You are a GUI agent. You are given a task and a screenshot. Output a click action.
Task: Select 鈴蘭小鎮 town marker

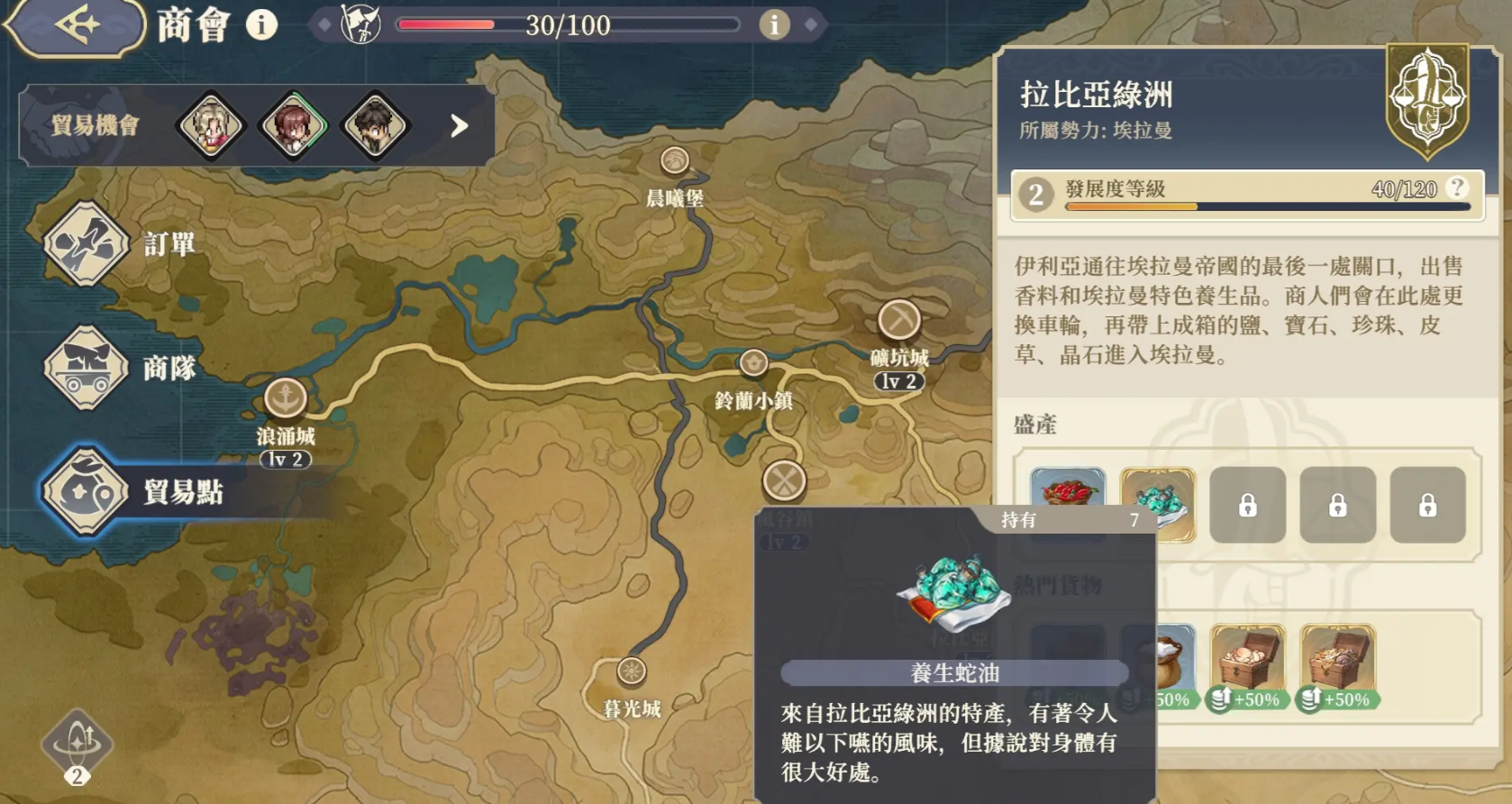click(x=753, y=363)
